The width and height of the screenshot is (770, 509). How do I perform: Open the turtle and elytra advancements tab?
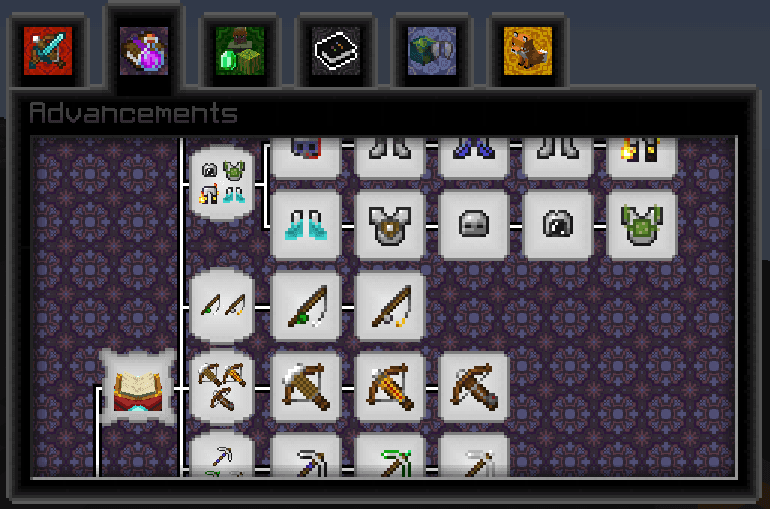[432, 49]
